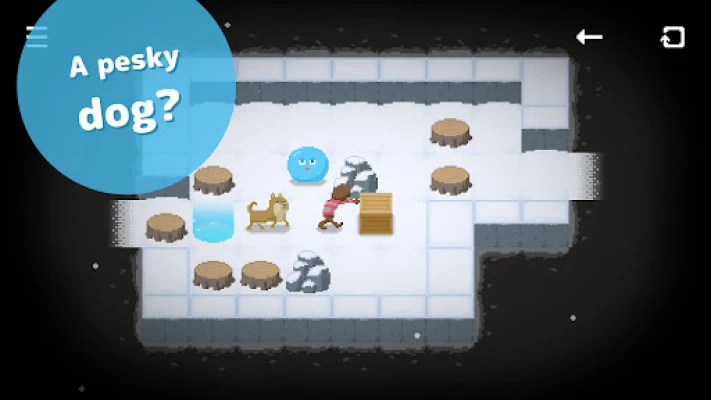
Task: Restart the level with the reset icon
Action: 673,37
